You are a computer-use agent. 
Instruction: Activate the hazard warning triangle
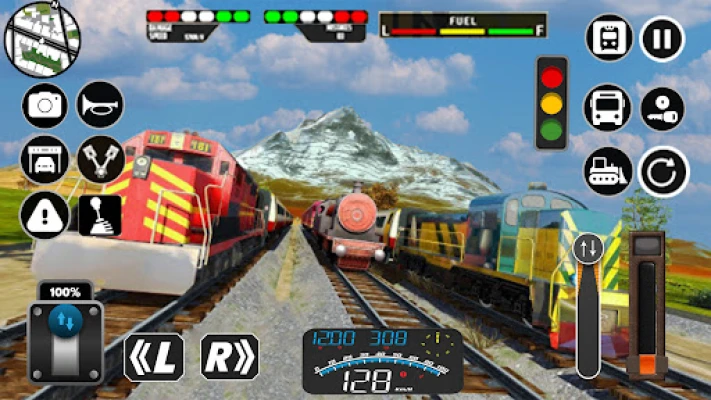coord(44,214)
